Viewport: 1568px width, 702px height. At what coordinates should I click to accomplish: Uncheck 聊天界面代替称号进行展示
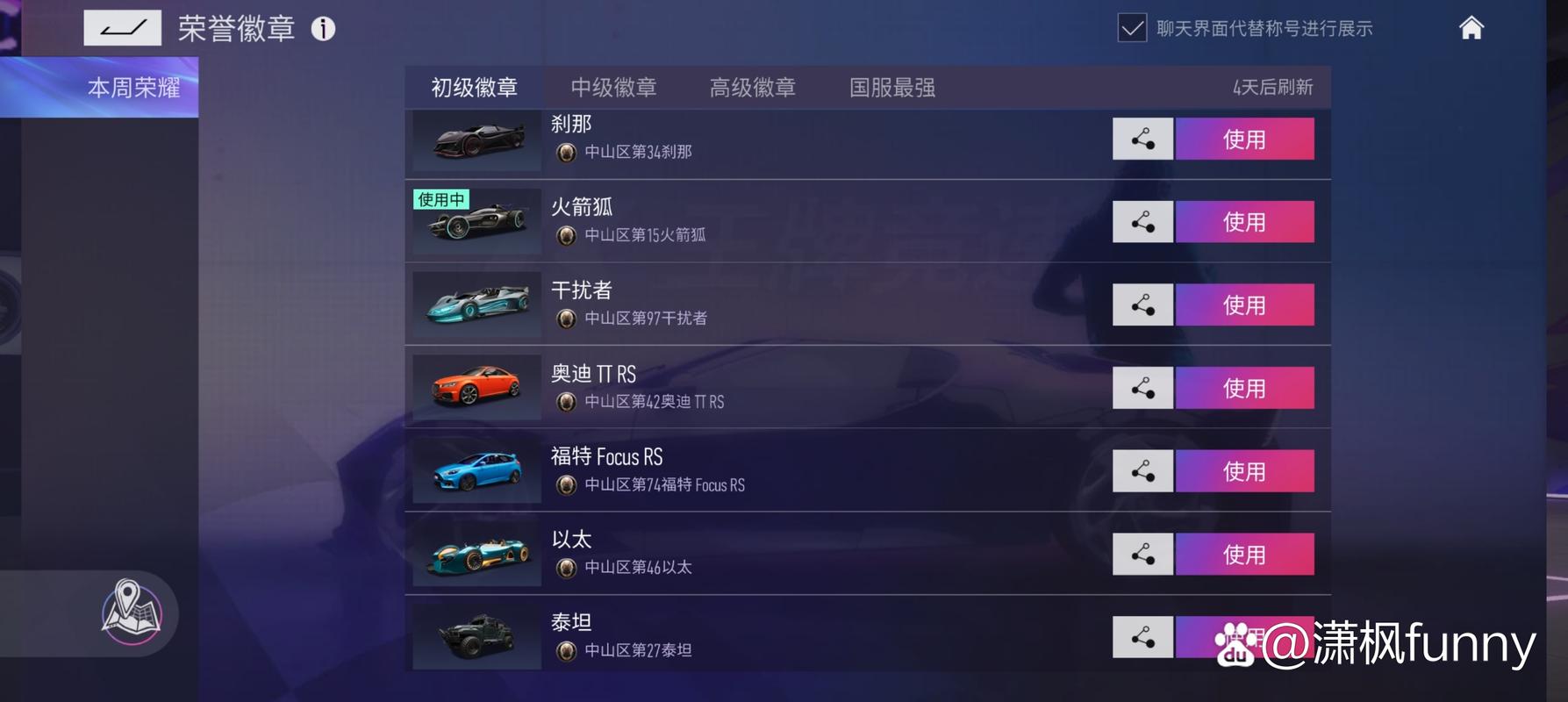[x=1132, y=28]
